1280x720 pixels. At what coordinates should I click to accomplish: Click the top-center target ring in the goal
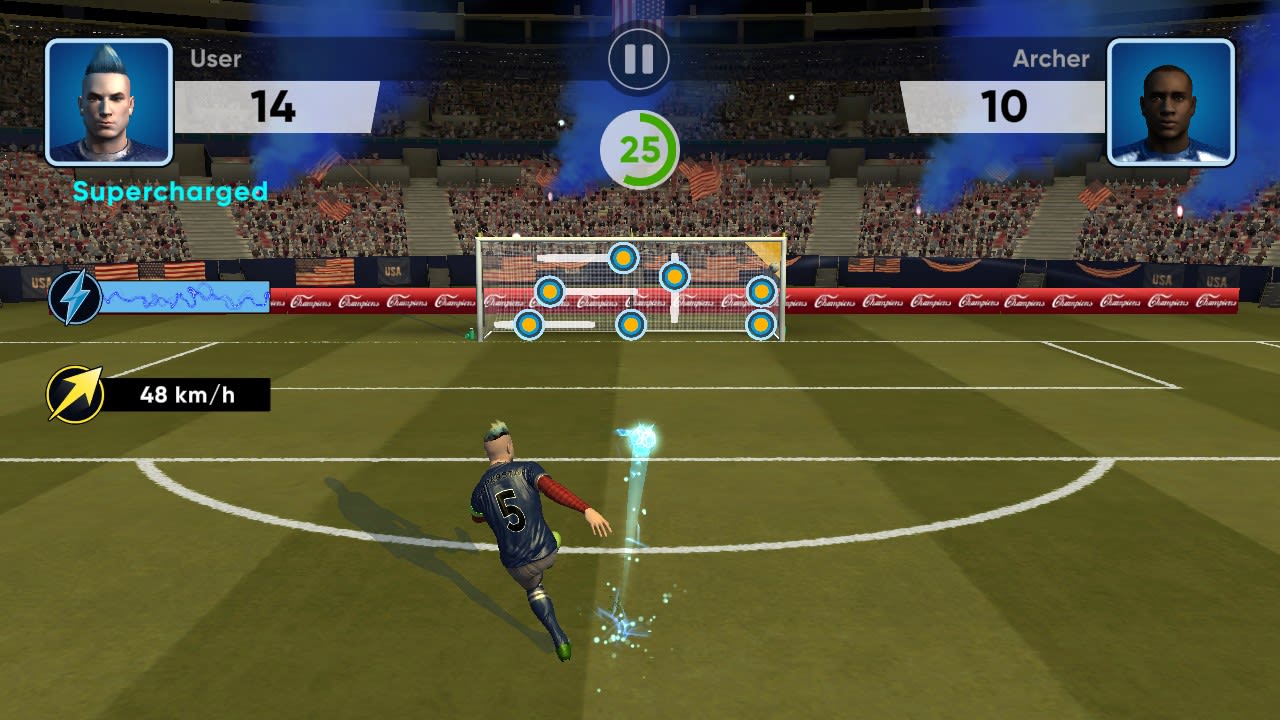coord(624,258)
